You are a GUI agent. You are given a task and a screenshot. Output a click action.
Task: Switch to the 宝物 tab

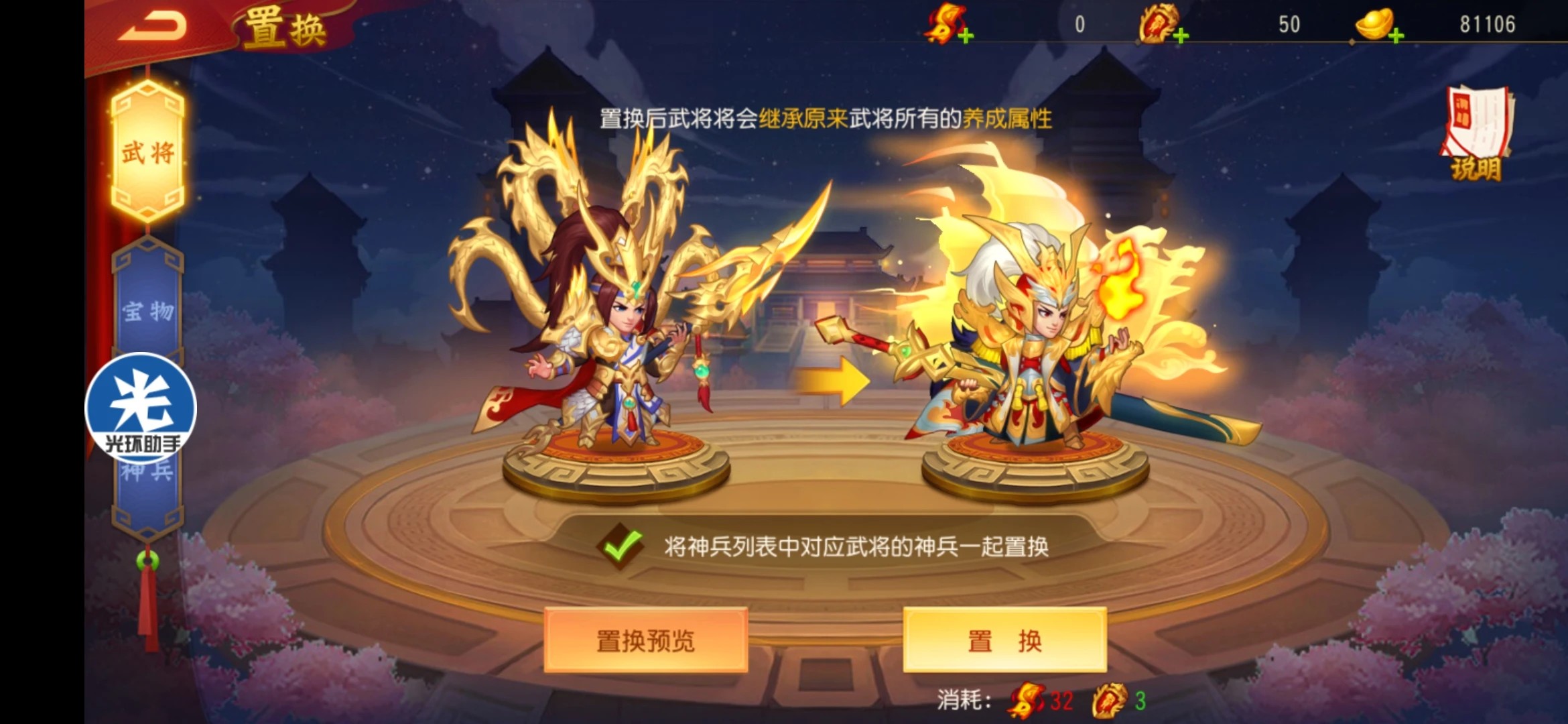148,310
